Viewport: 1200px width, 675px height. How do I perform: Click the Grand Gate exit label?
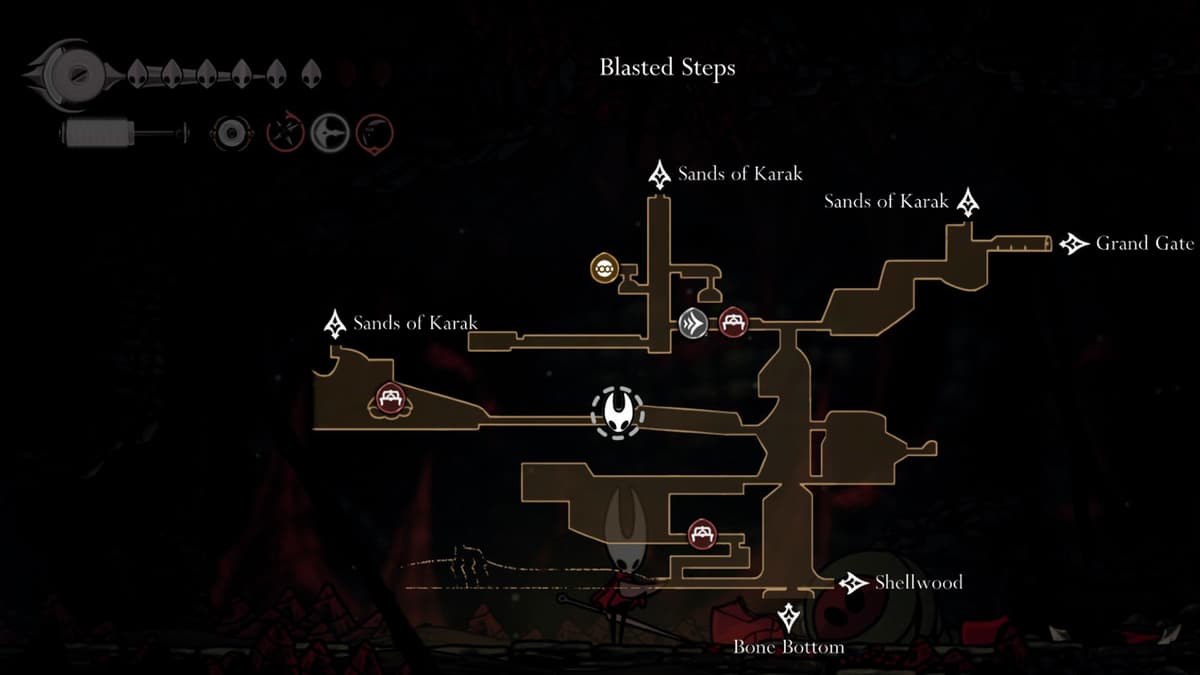[x=1144, y=243]
